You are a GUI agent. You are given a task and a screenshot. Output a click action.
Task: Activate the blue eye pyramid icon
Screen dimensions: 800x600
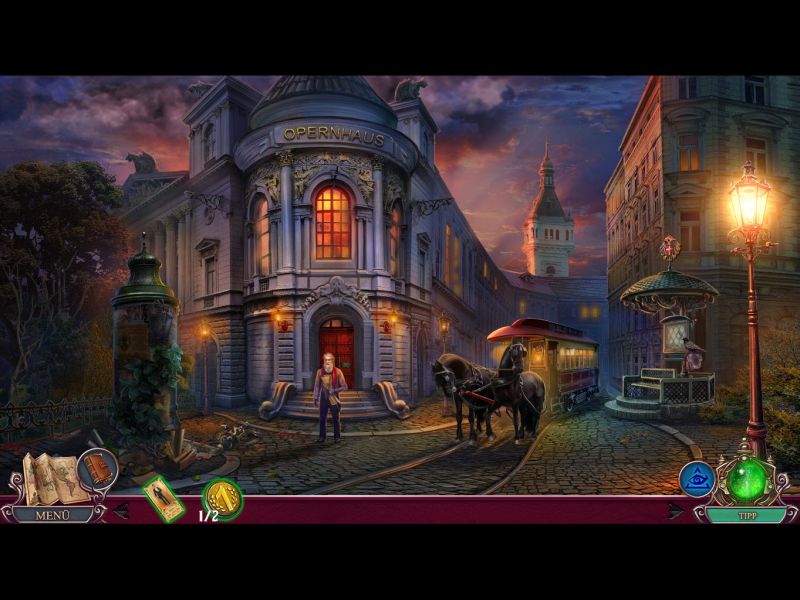point(697,480)
